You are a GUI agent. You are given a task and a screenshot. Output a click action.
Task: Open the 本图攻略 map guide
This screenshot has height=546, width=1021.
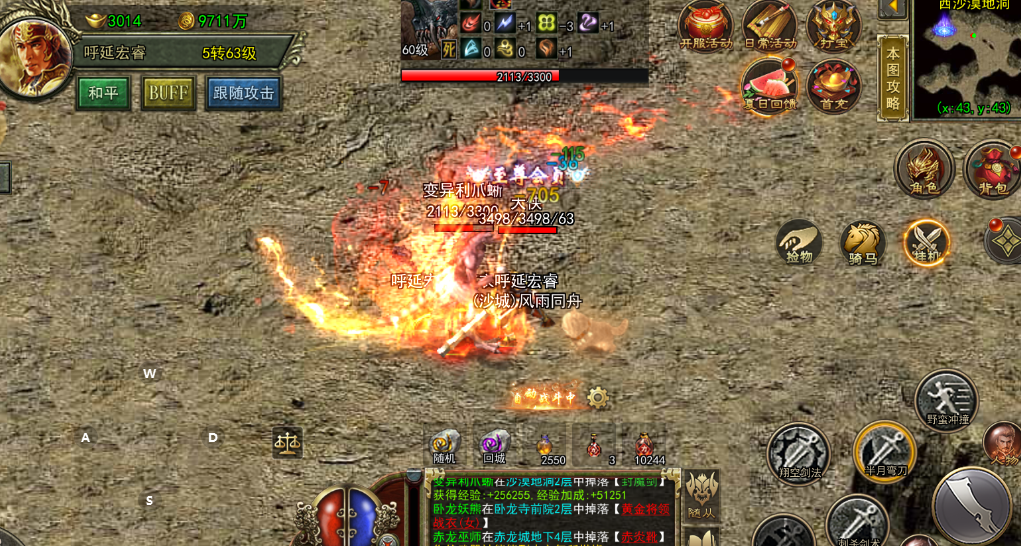coord(892,77)
